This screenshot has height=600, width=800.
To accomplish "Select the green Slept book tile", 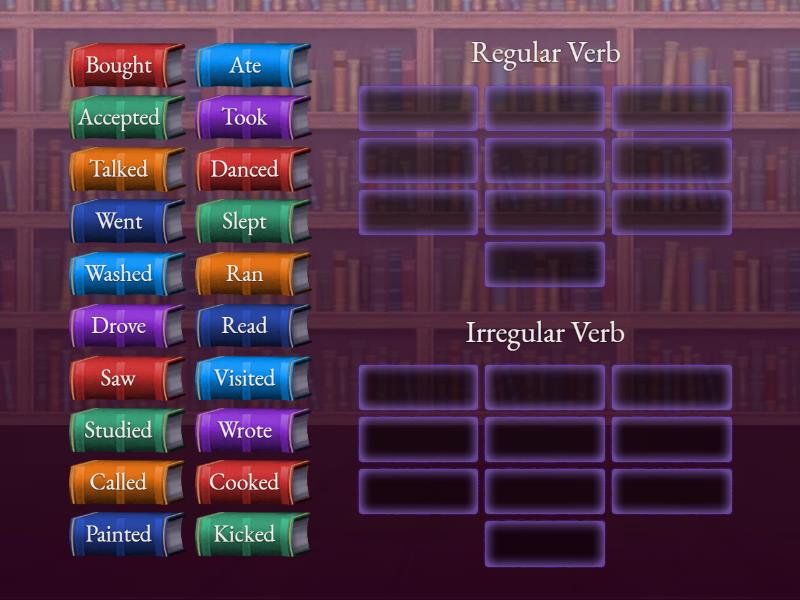I will click(245, 222).
